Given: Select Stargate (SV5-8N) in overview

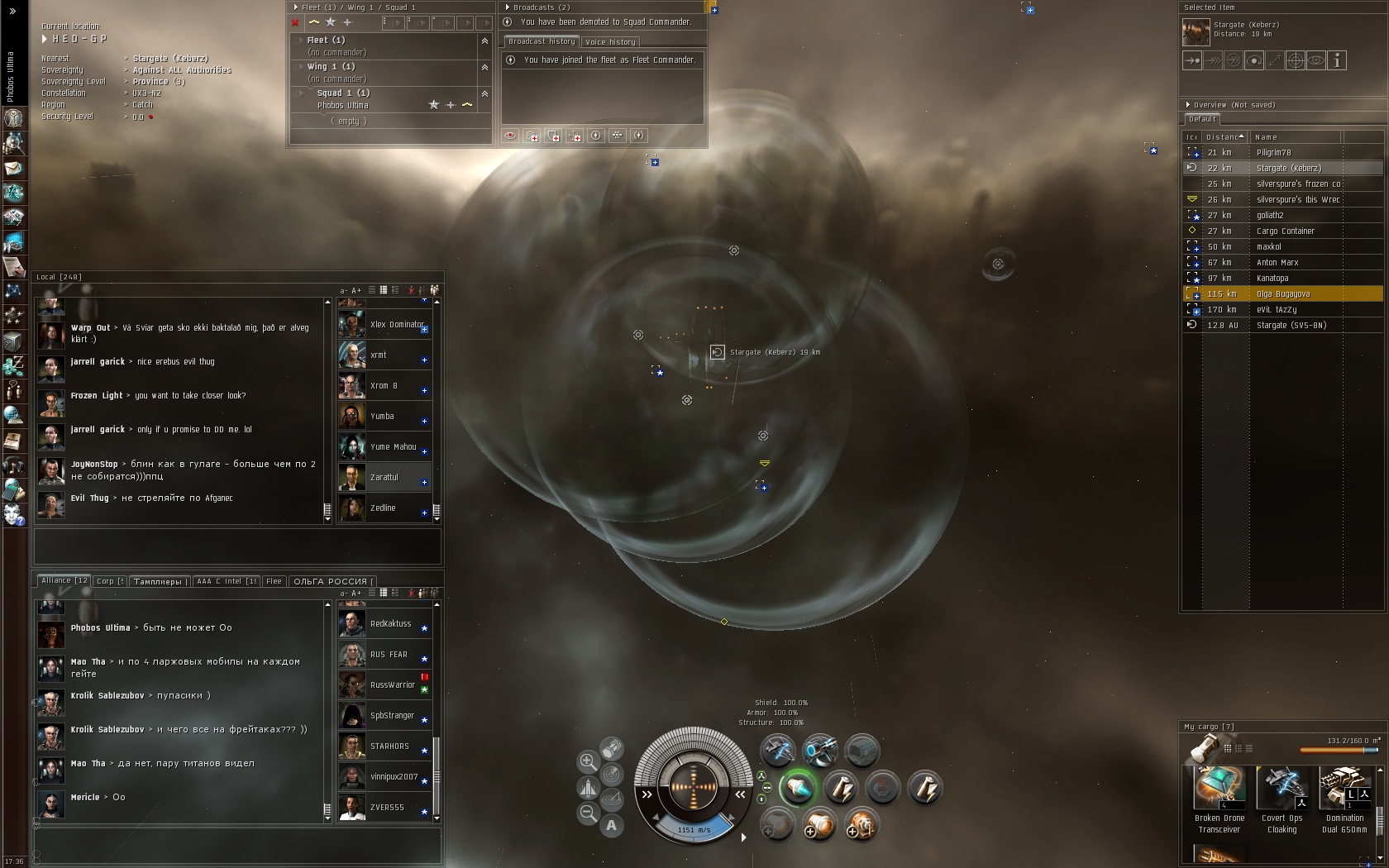Looking at the screenshot, I should pos(1291,325).
